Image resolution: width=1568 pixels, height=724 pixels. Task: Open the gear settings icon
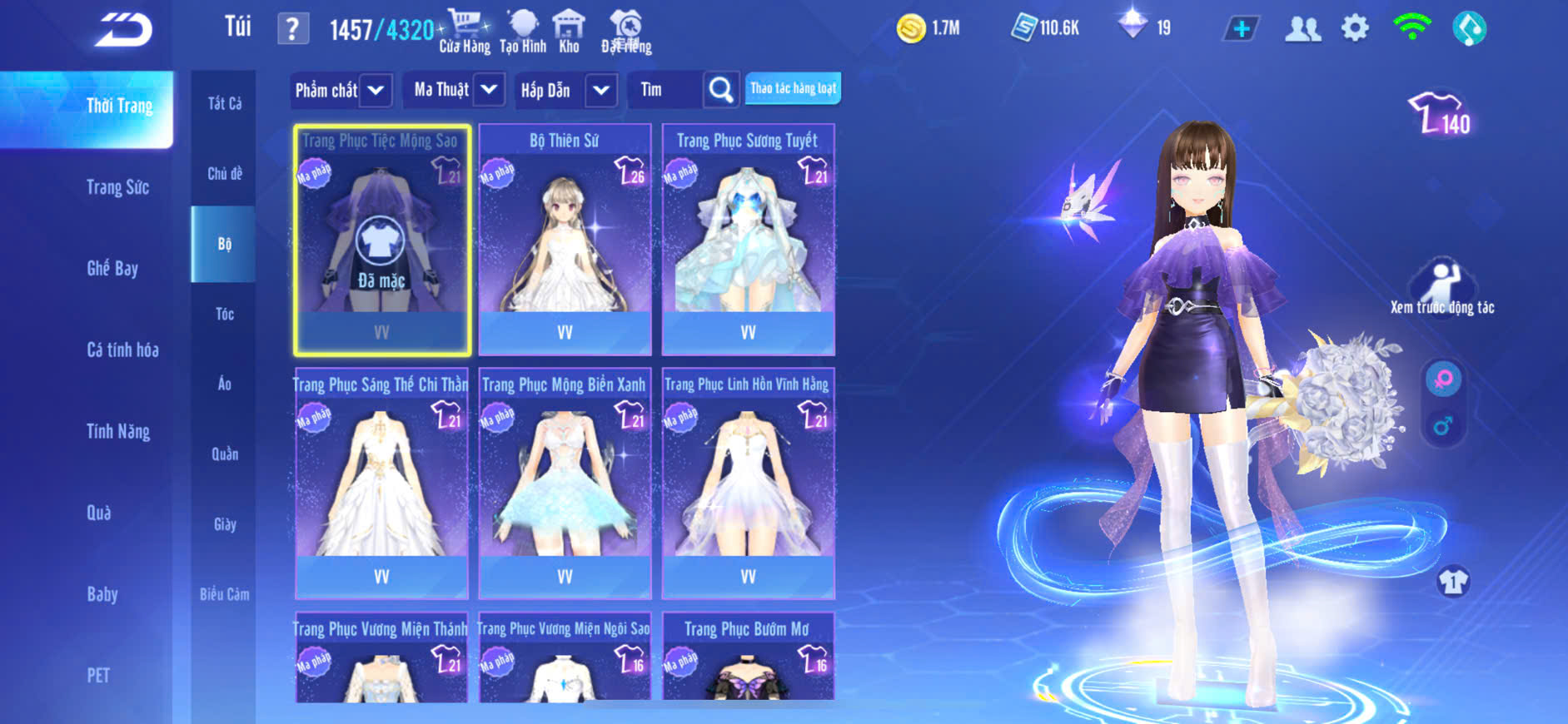point(1355,29)
